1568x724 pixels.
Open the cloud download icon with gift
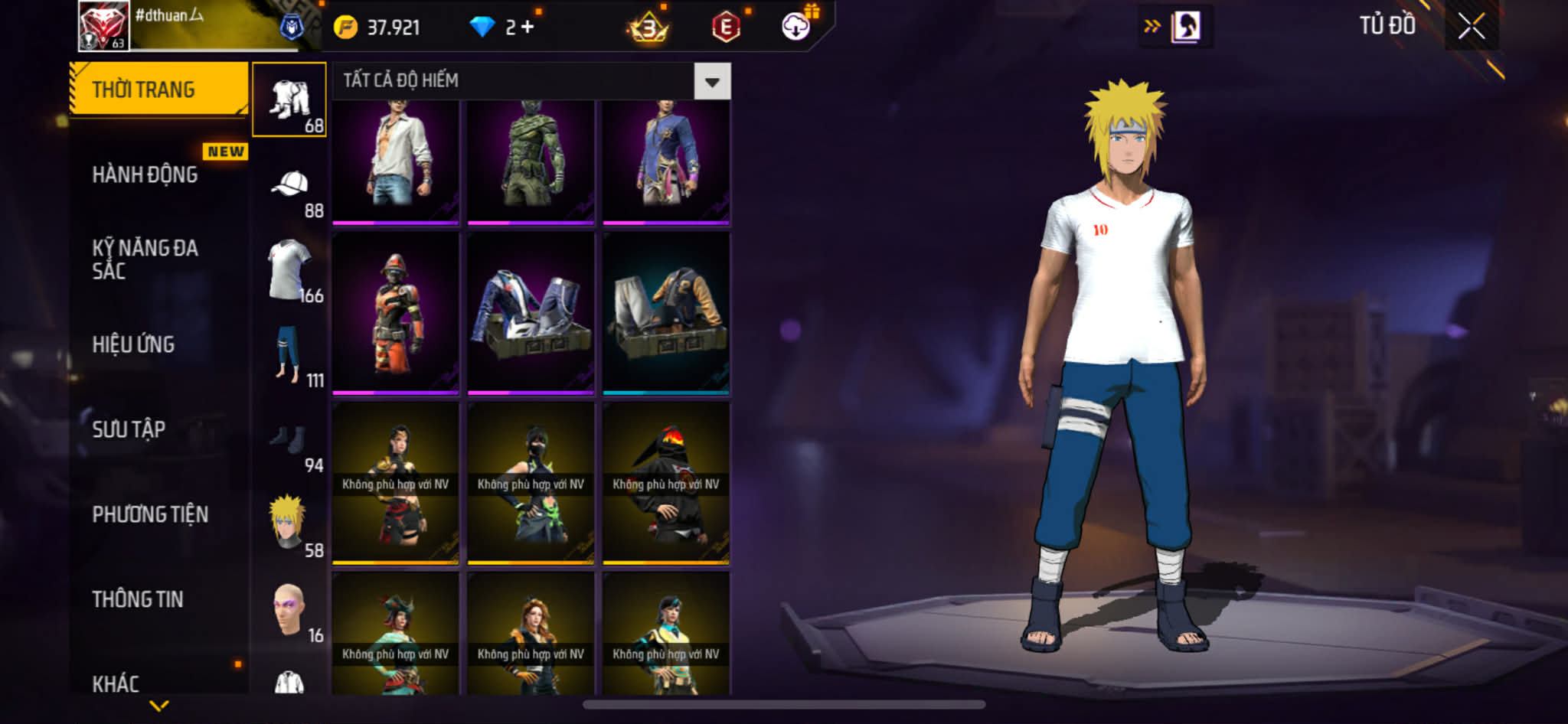point(796,27)
